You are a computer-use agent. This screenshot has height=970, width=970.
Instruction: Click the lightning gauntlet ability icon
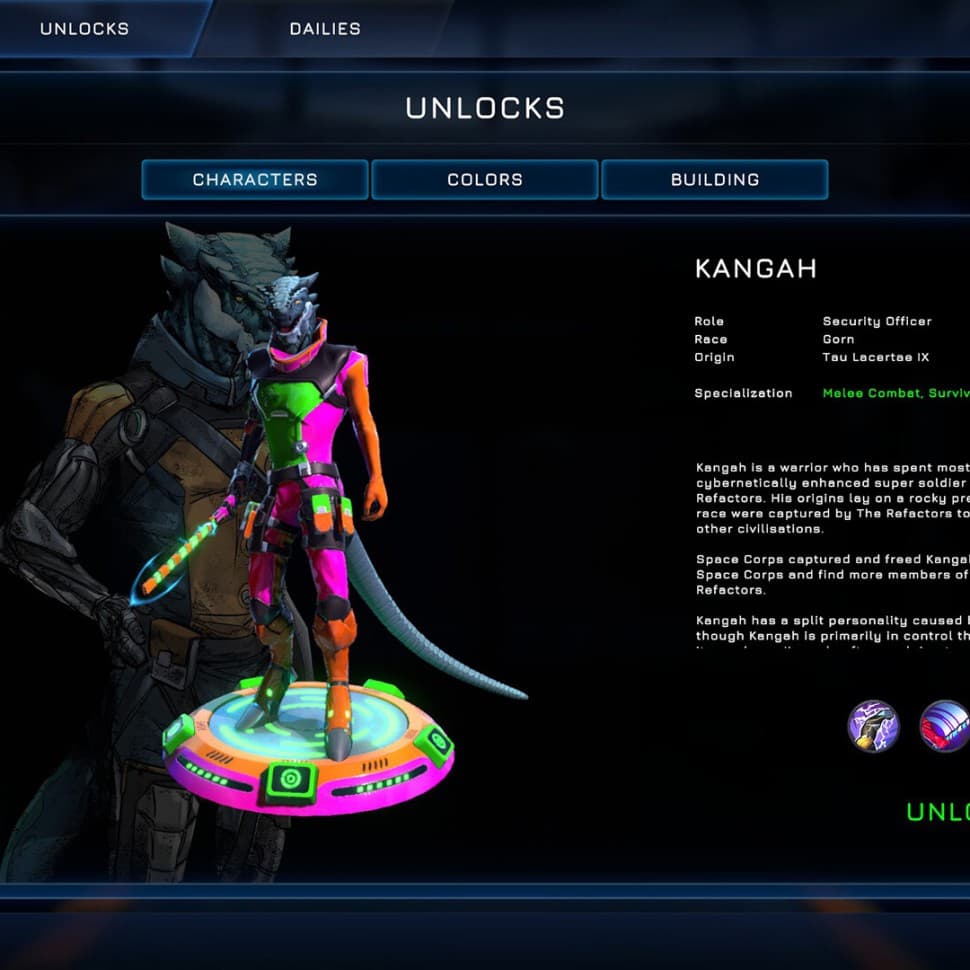pos(873,725)
